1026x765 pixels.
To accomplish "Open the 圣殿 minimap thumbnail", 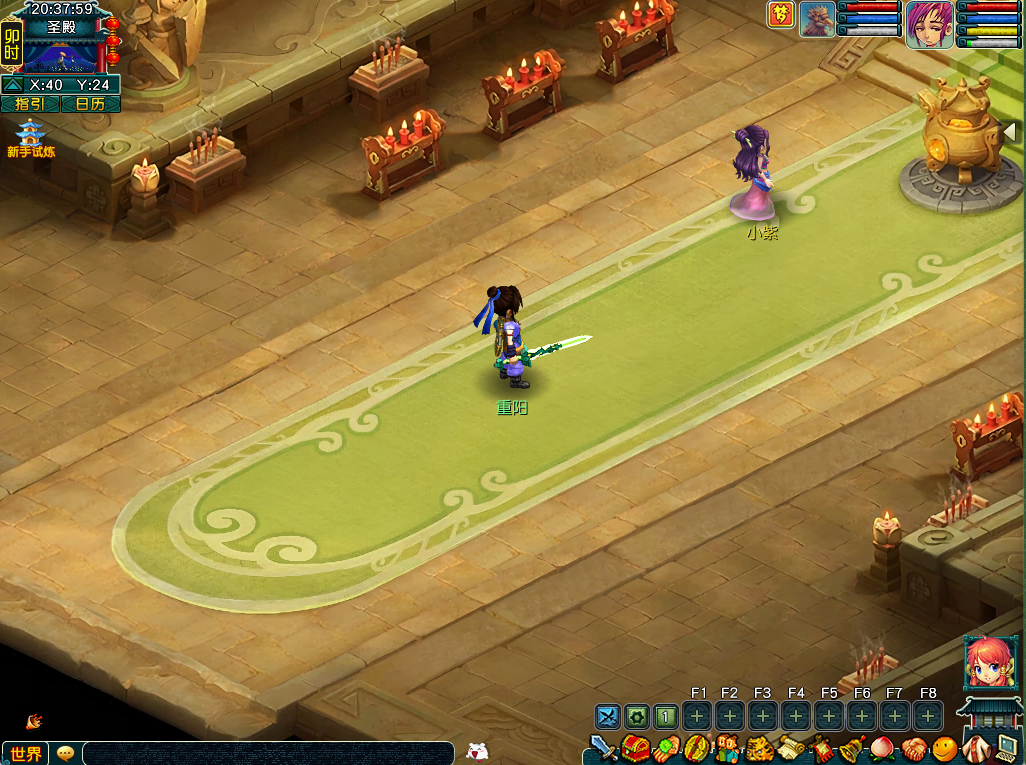I will click(61, 54).
